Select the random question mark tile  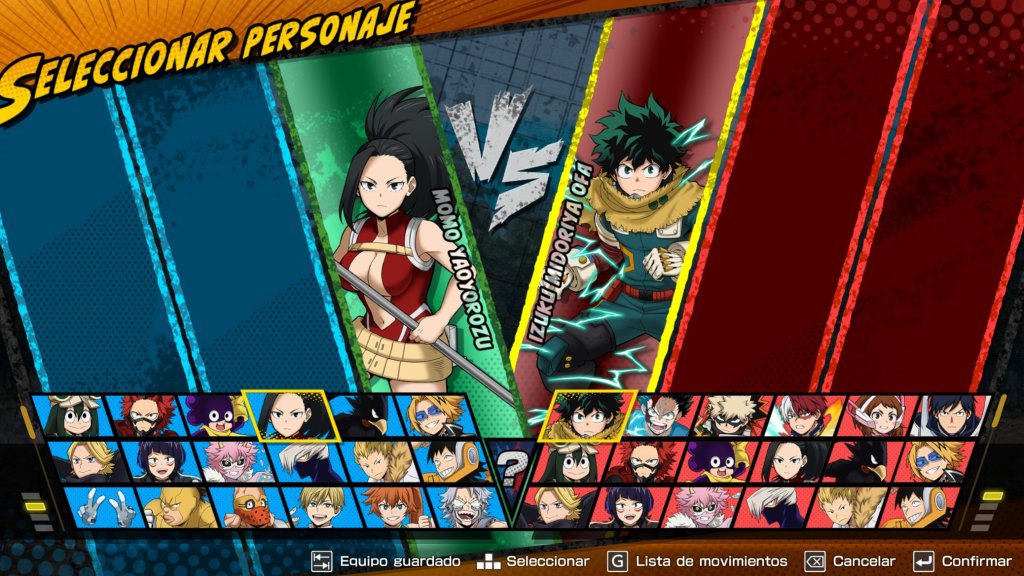[512, 464]
